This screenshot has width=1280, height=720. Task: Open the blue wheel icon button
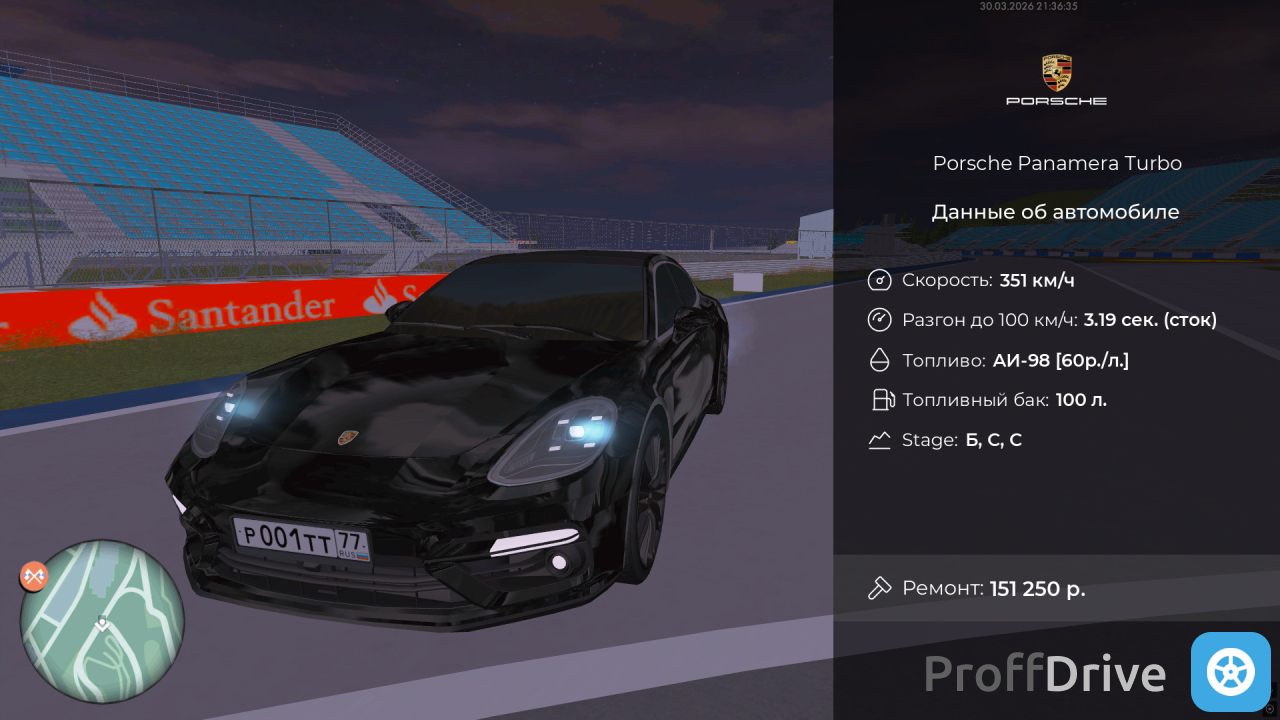(1230, 672)
